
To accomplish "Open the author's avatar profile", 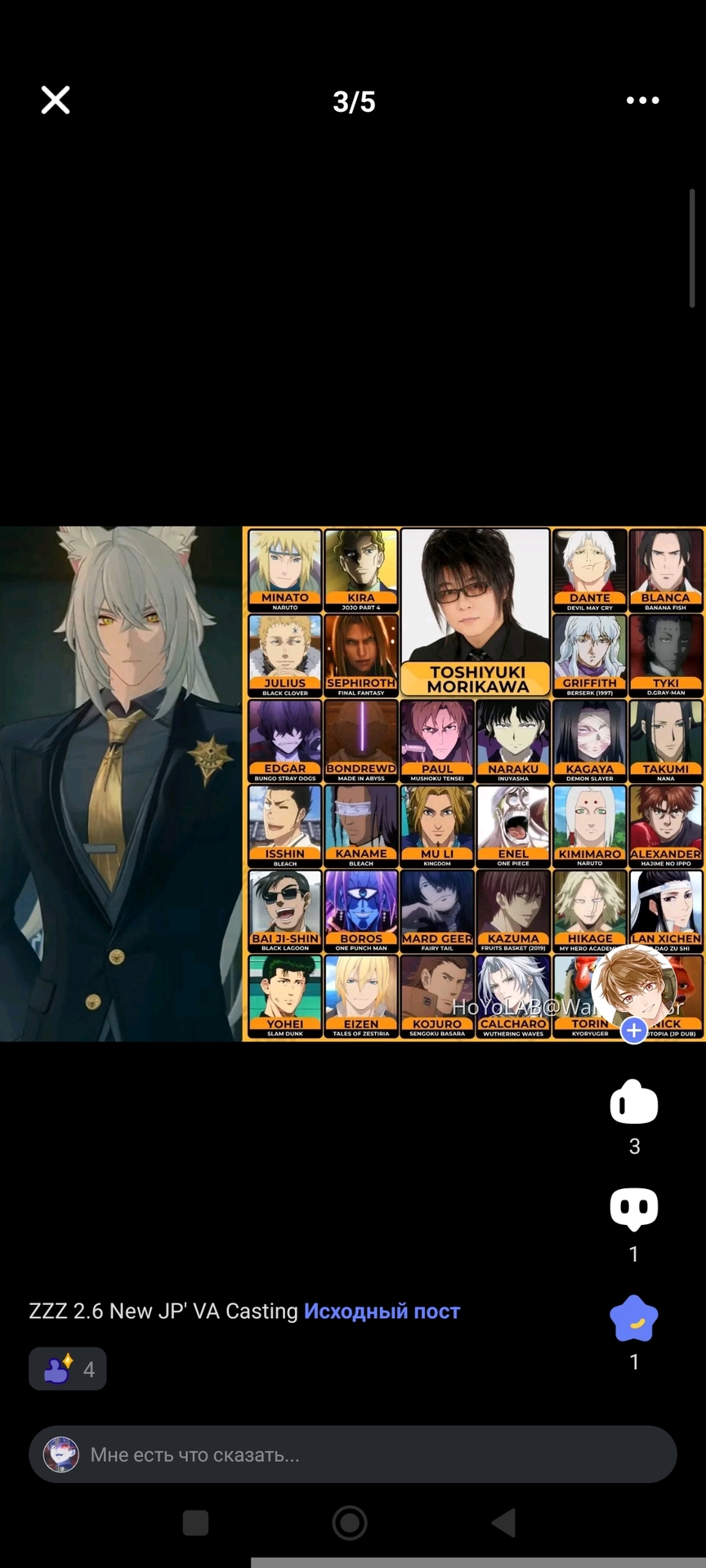I will 631,987.
